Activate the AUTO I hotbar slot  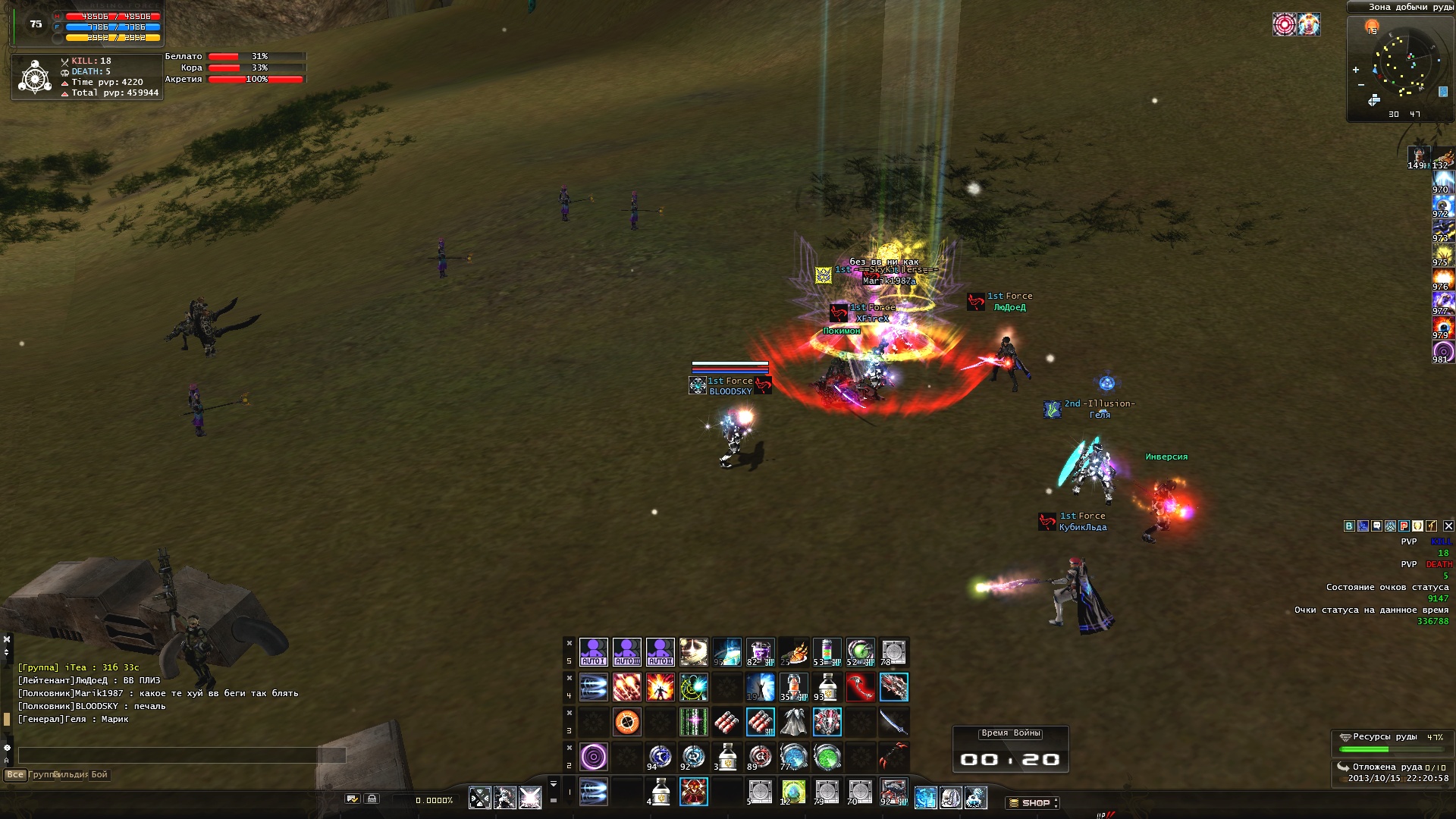593,652
